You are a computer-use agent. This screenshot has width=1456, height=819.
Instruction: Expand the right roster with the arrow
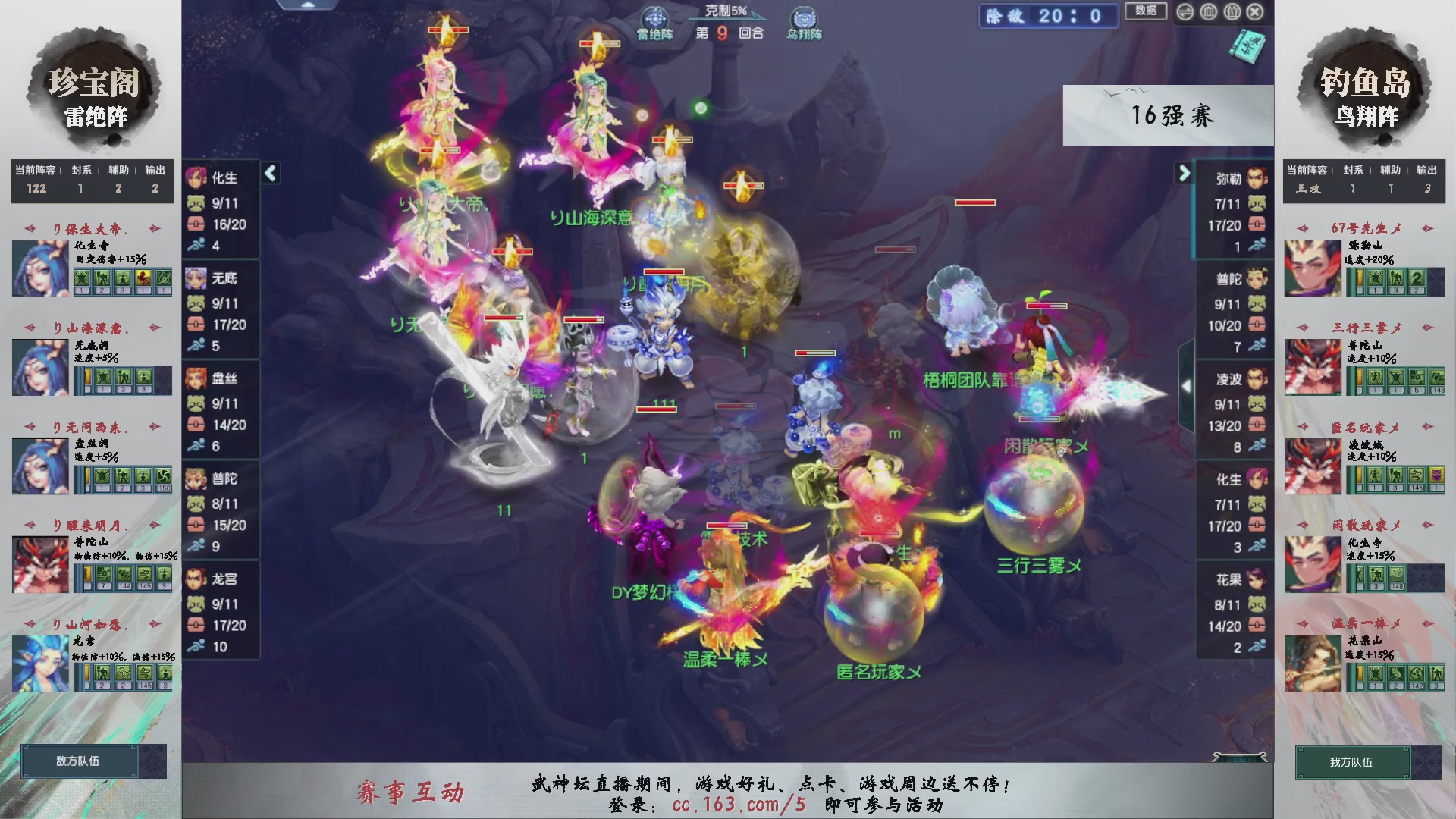tap(1184, 173)
